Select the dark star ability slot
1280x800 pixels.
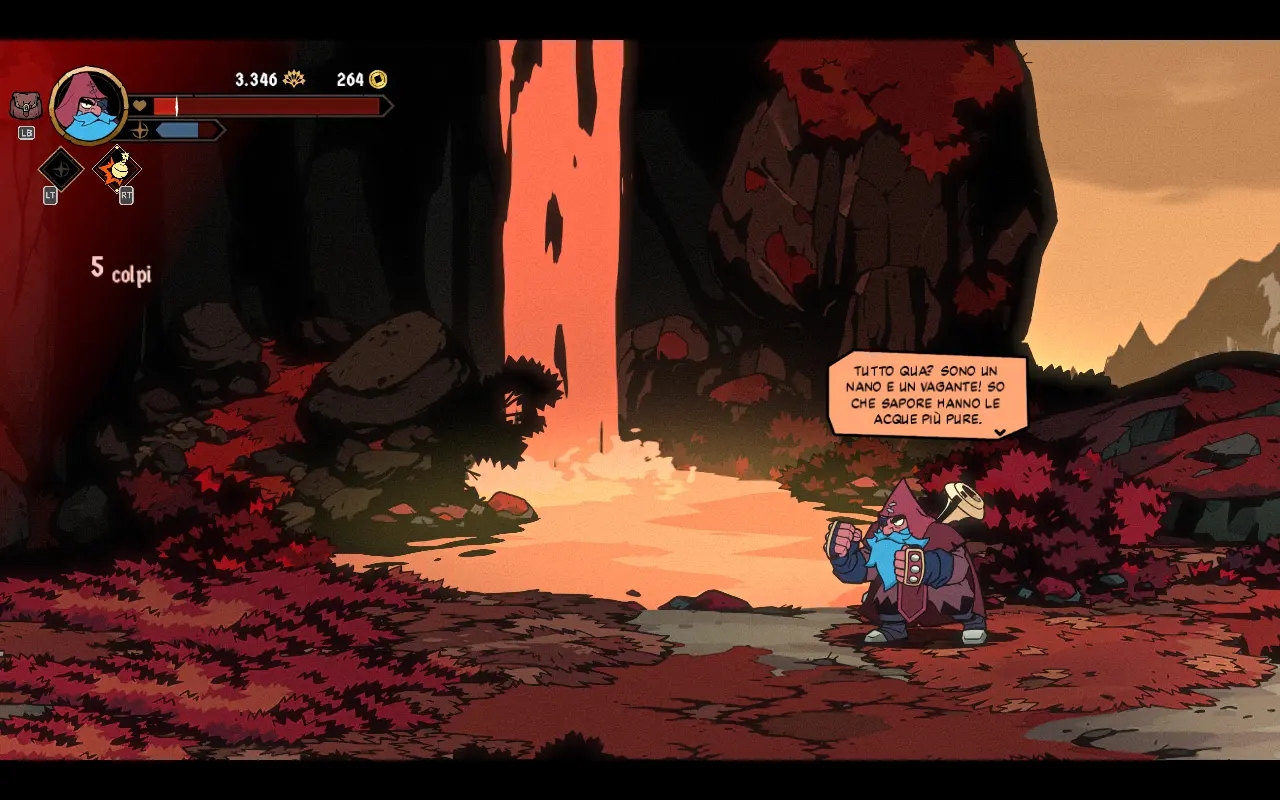coord(60,169)
